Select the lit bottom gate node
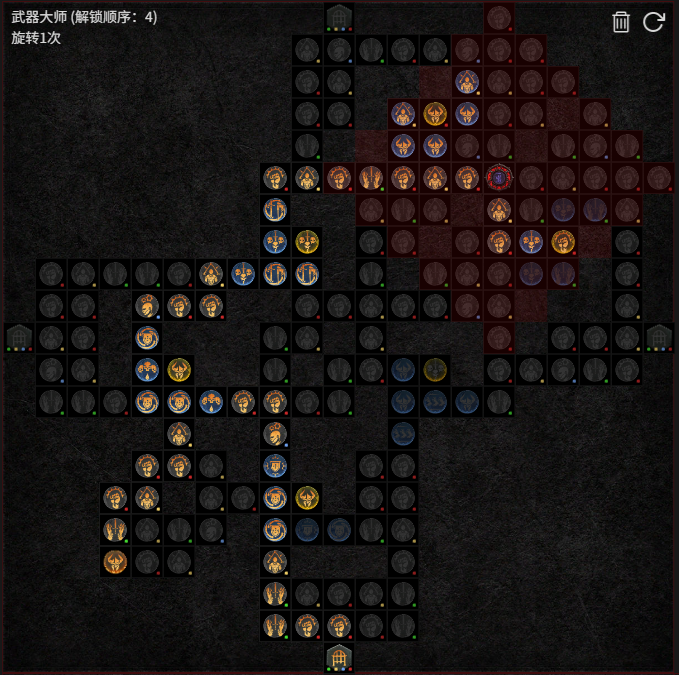Screen dimensions: 679x675 point(339,657)
